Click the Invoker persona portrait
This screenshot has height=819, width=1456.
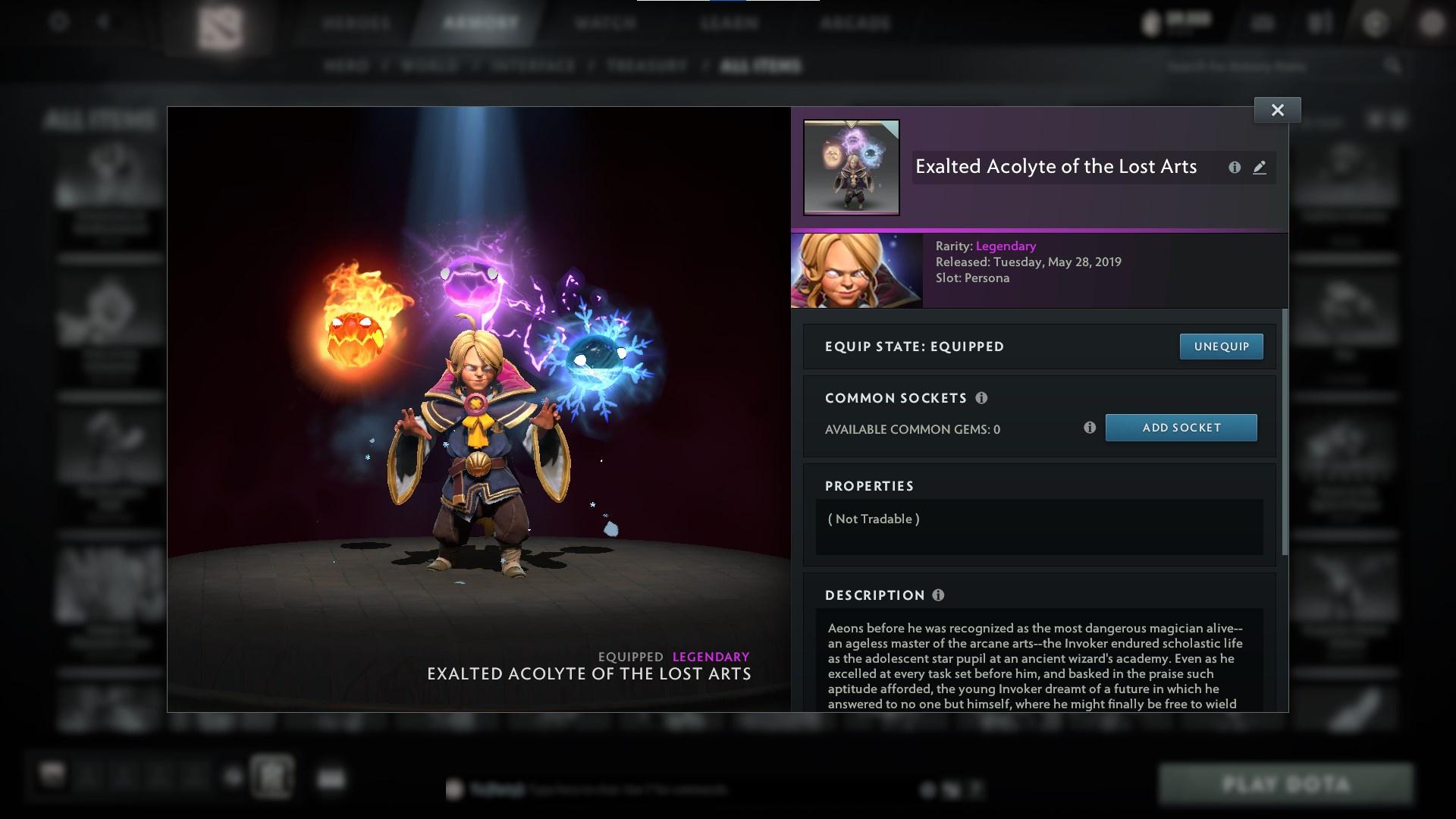point(857,269)
